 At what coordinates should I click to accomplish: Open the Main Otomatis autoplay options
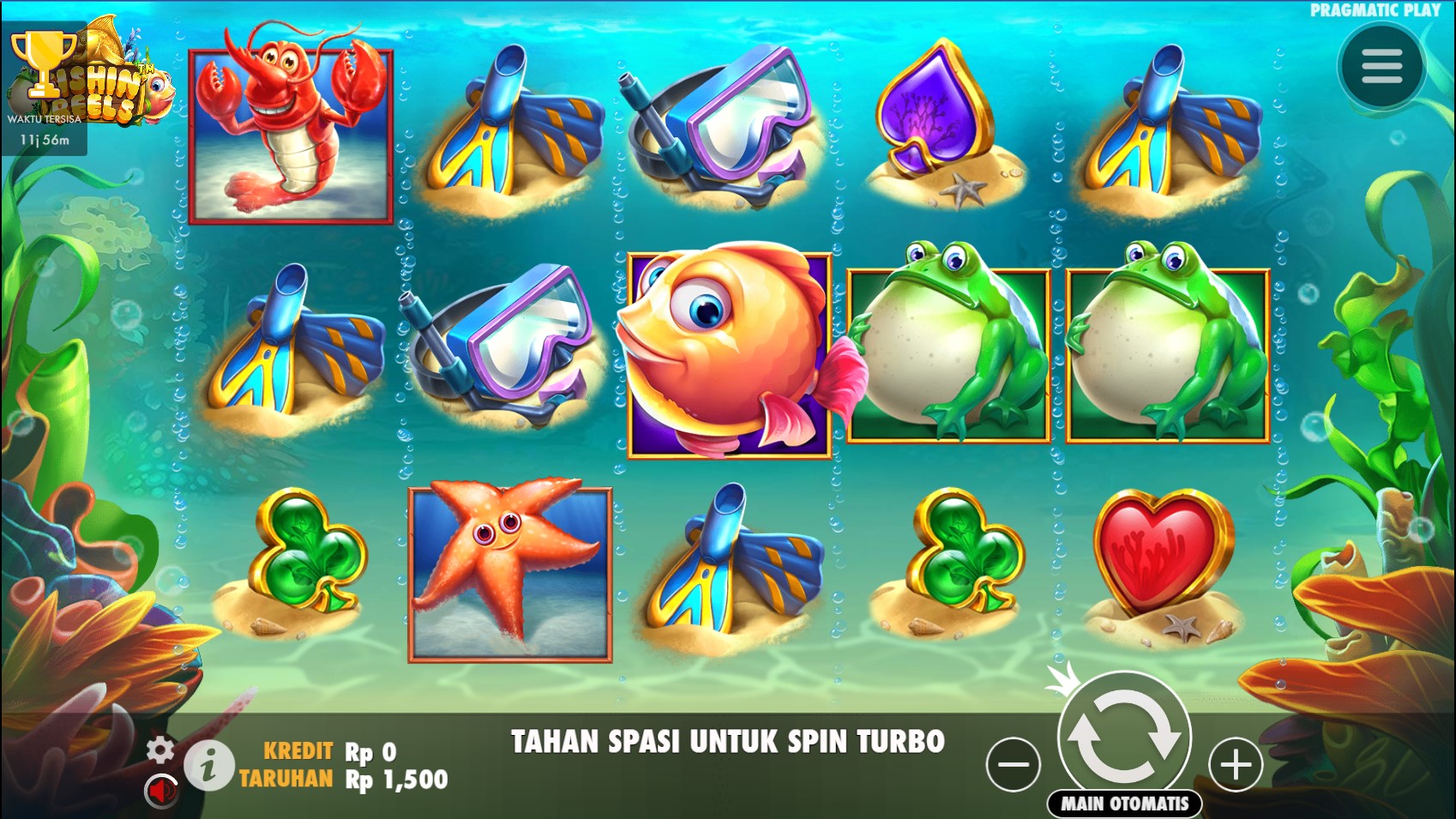click(1124, 804)
